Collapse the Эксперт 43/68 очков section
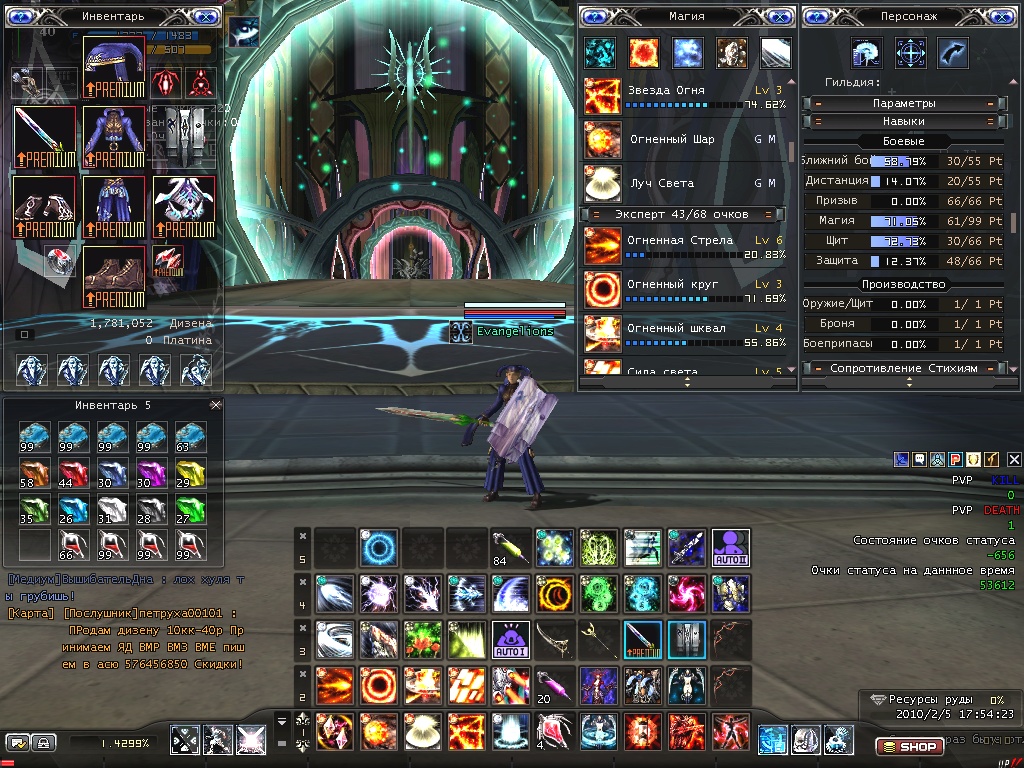This screenshot has width=1024, height=768. click(x=595, y=214)
